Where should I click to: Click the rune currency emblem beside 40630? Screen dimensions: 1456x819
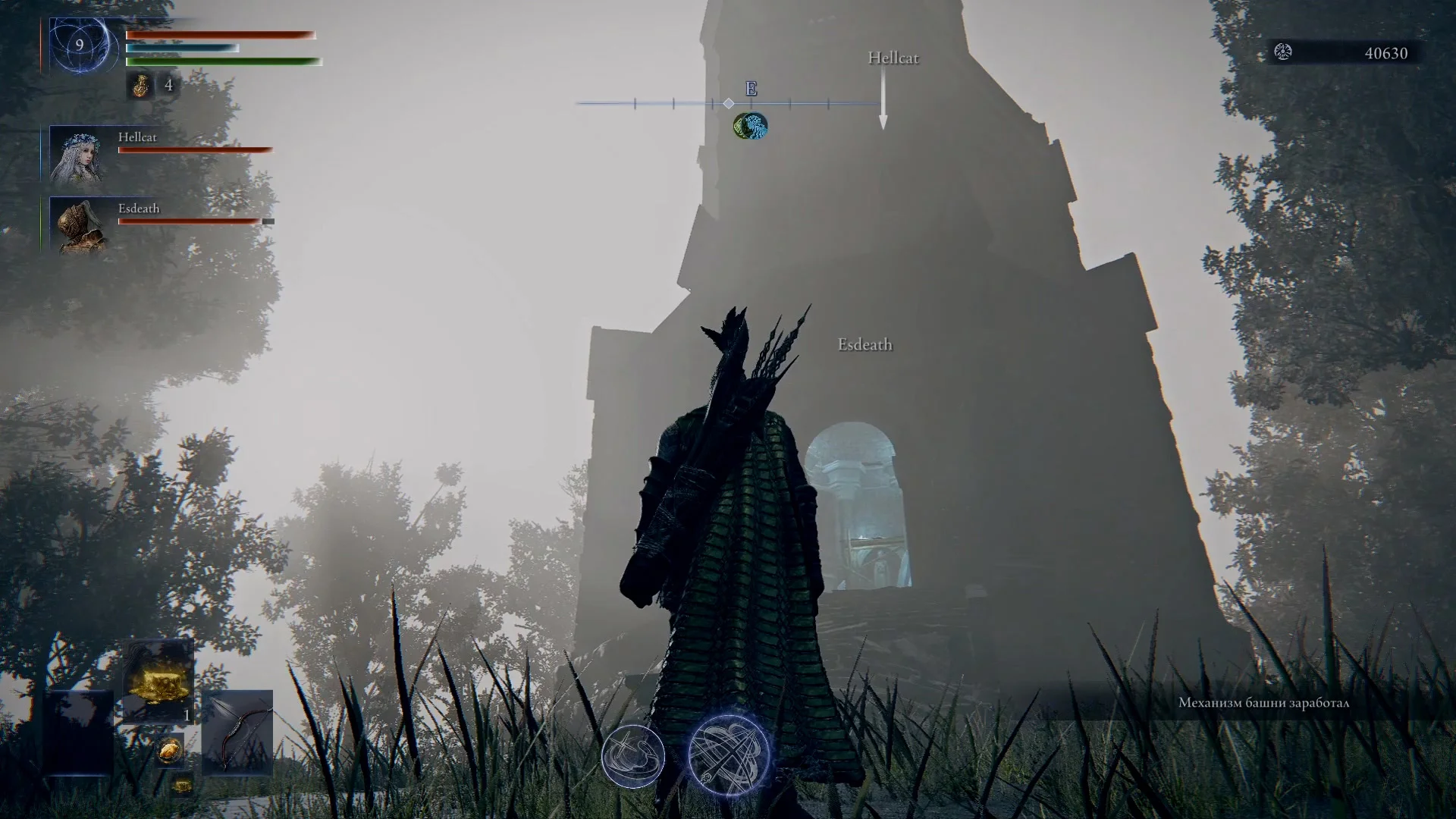[1284, 53]
